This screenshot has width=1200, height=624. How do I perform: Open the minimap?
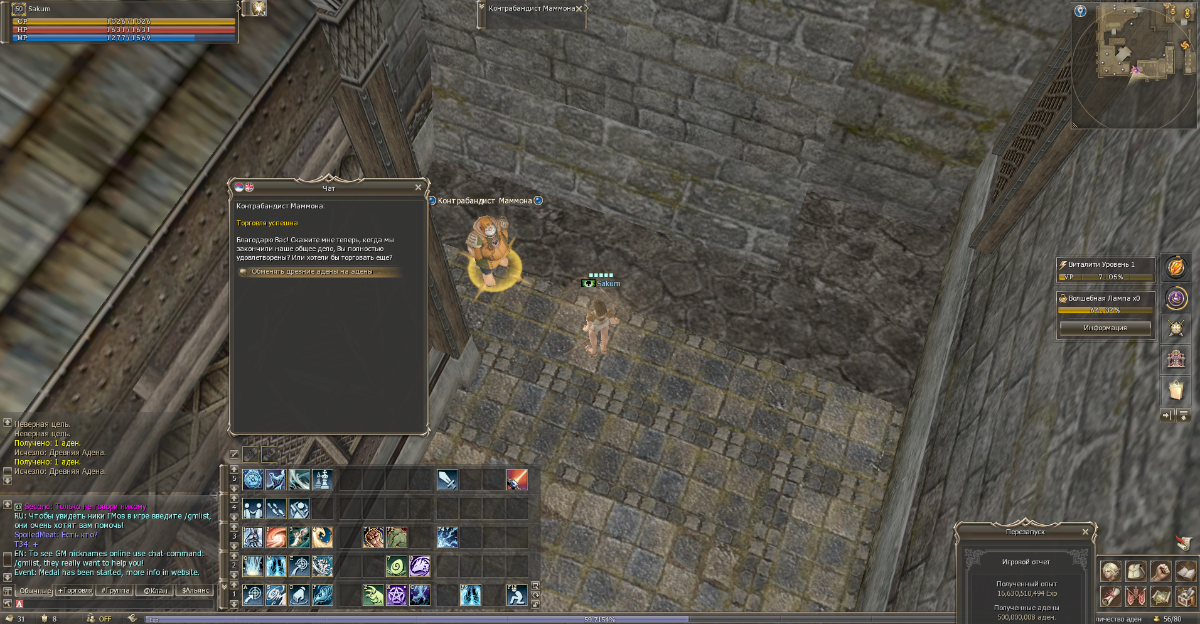1135,64
